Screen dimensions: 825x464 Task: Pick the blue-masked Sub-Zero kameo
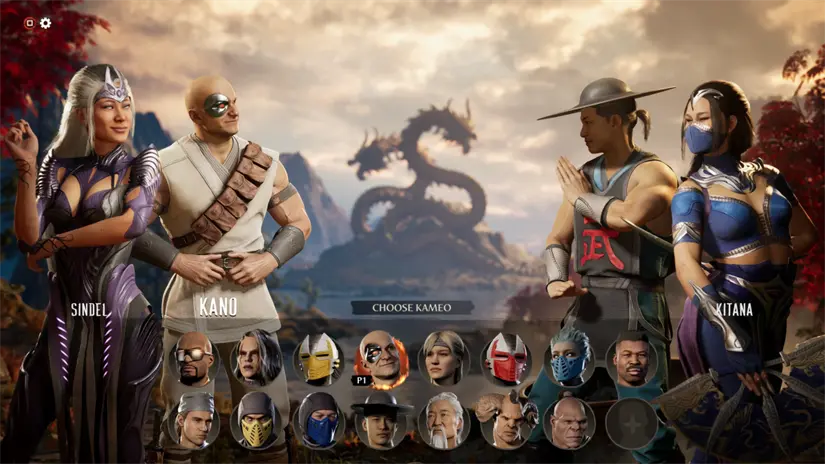click(x=320, y=422)
